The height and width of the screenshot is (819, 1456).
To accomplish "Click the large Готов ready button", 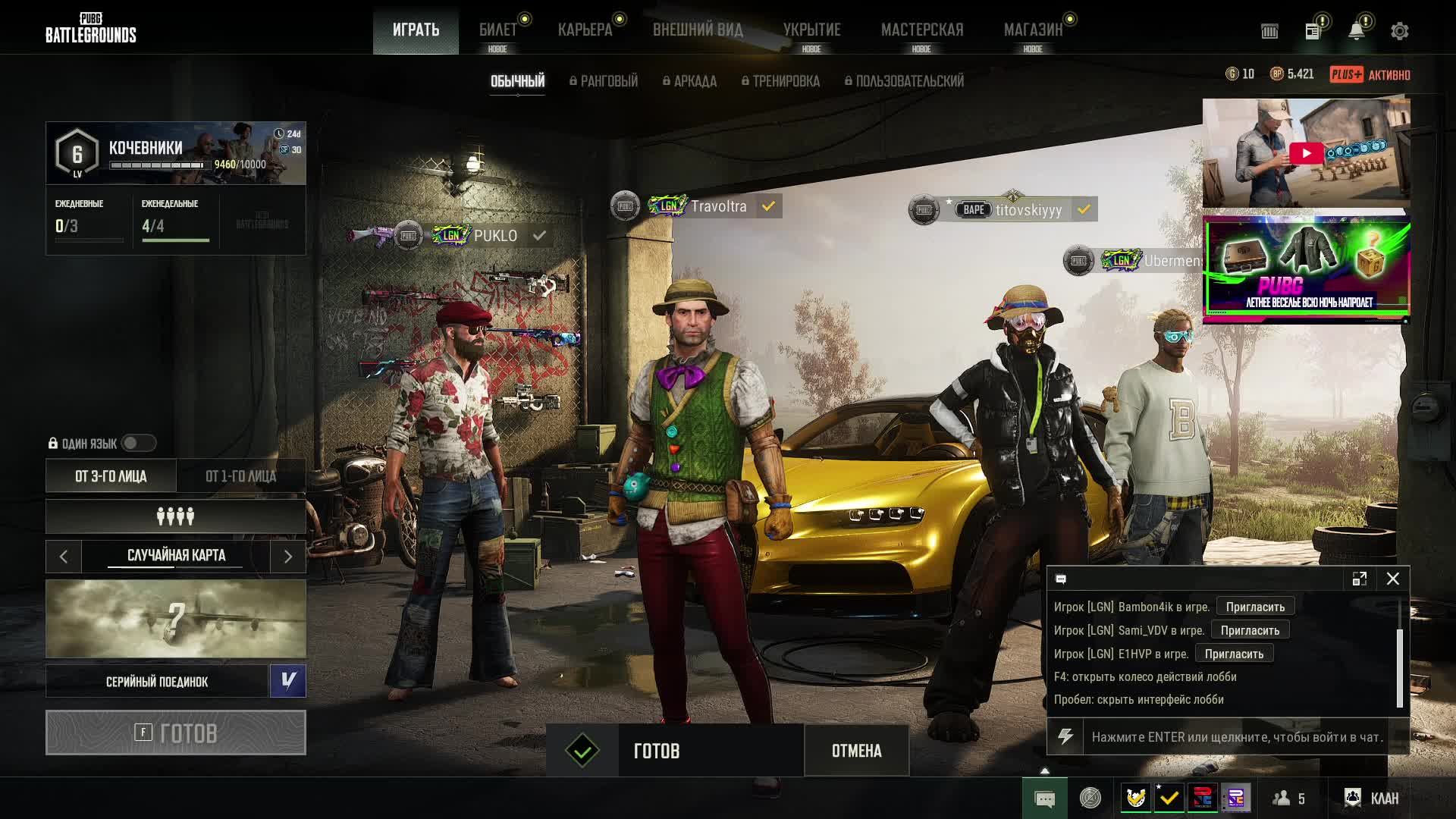I will click(176, 733).
